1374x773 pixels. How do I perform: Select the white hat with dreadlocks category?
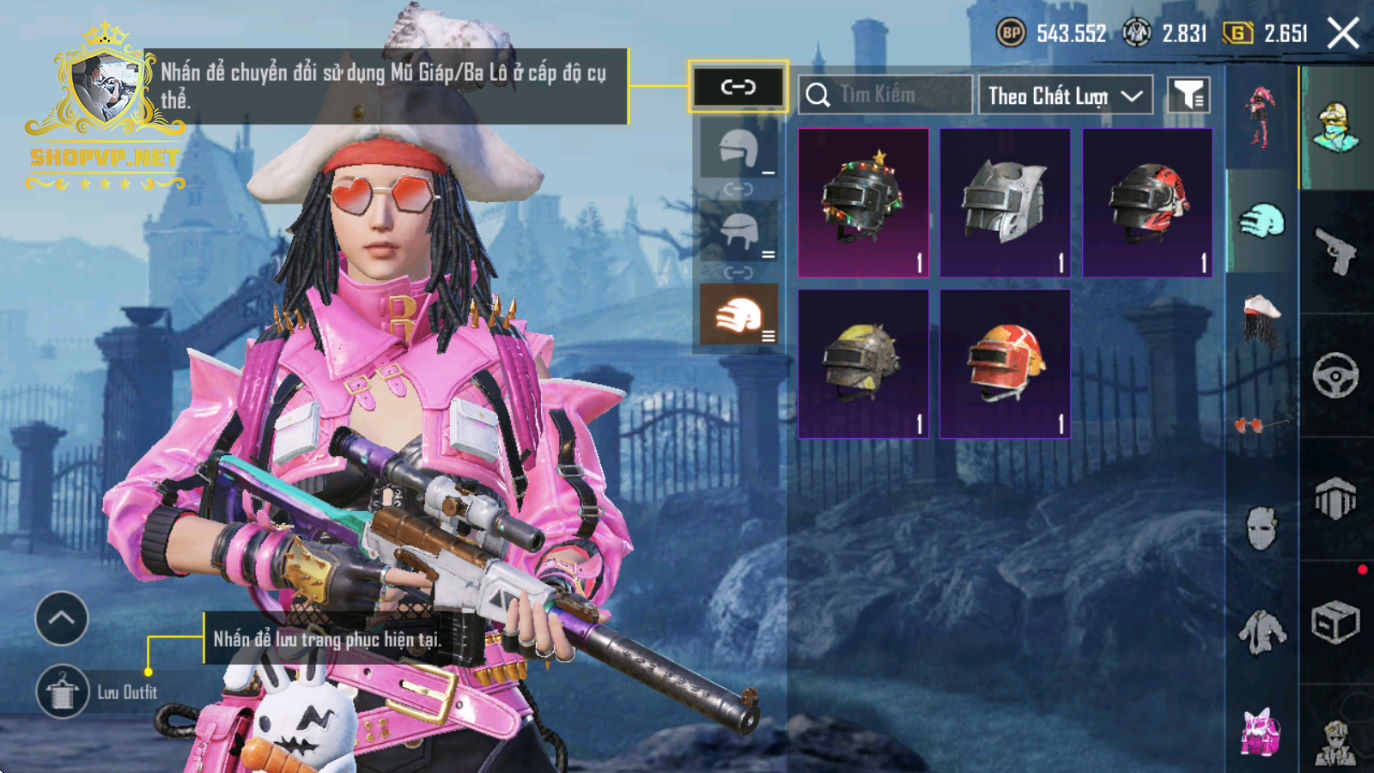pos(1261,320)
